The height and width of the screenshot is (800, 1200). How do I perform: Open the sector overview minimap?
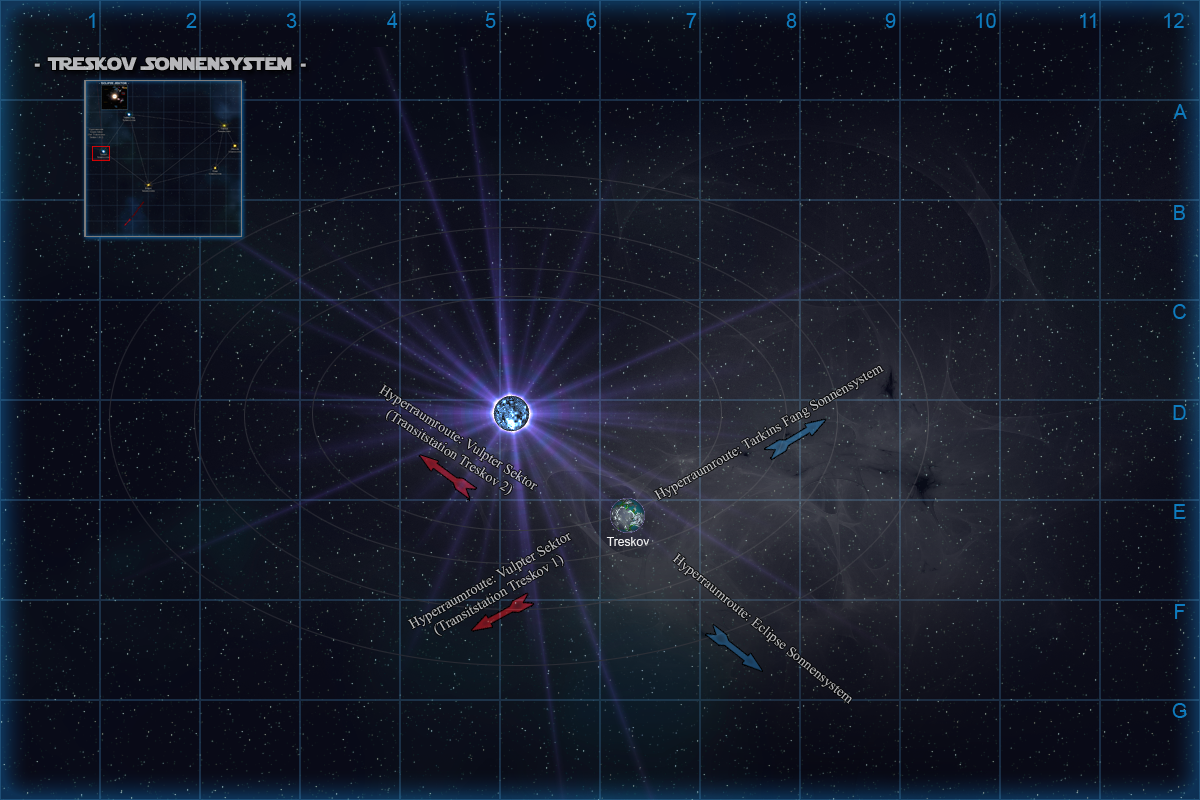click(163, 158)
